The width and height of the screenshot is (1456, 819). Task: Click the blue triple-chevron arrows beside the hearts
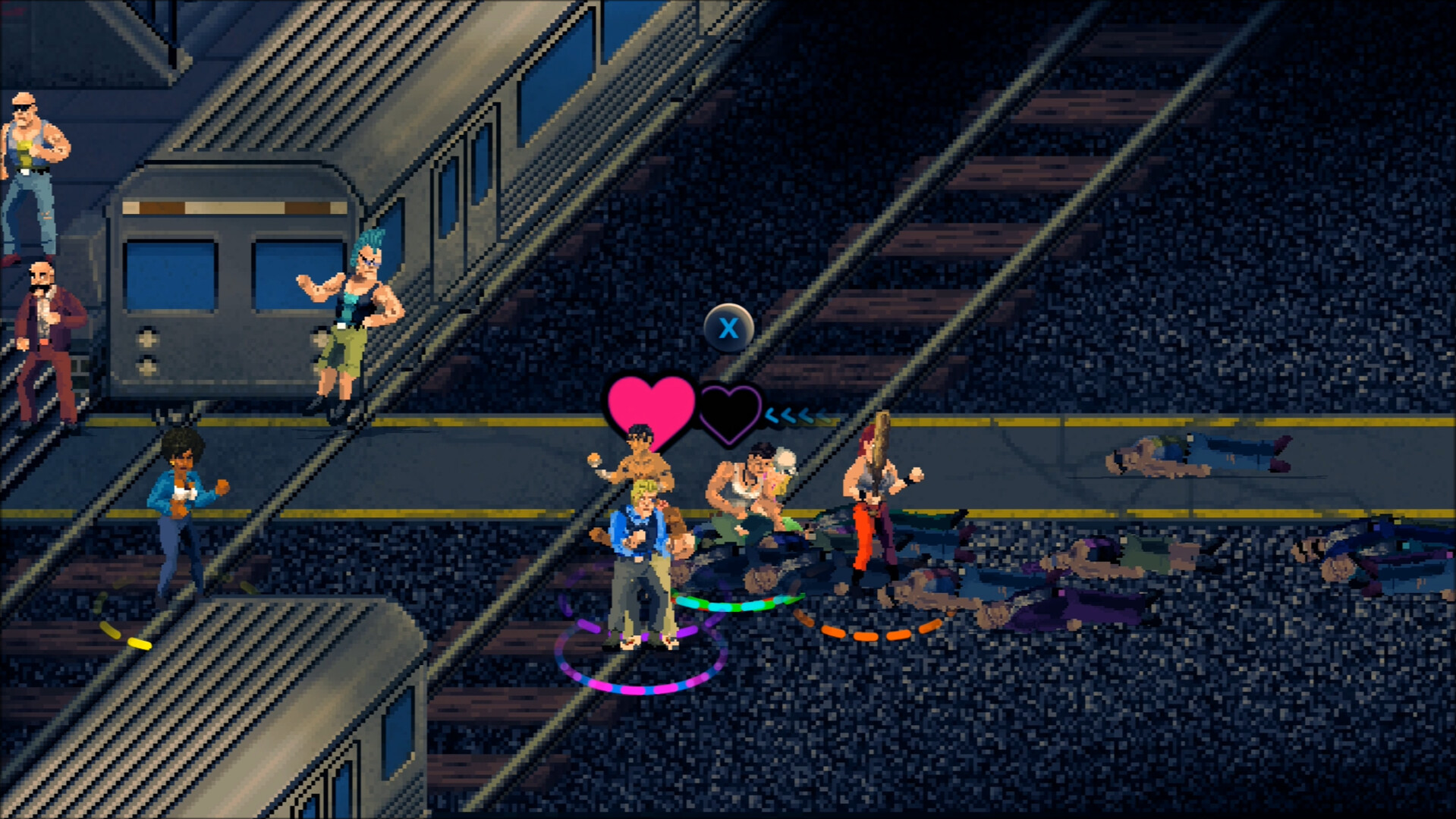click(x=794, y=416)
